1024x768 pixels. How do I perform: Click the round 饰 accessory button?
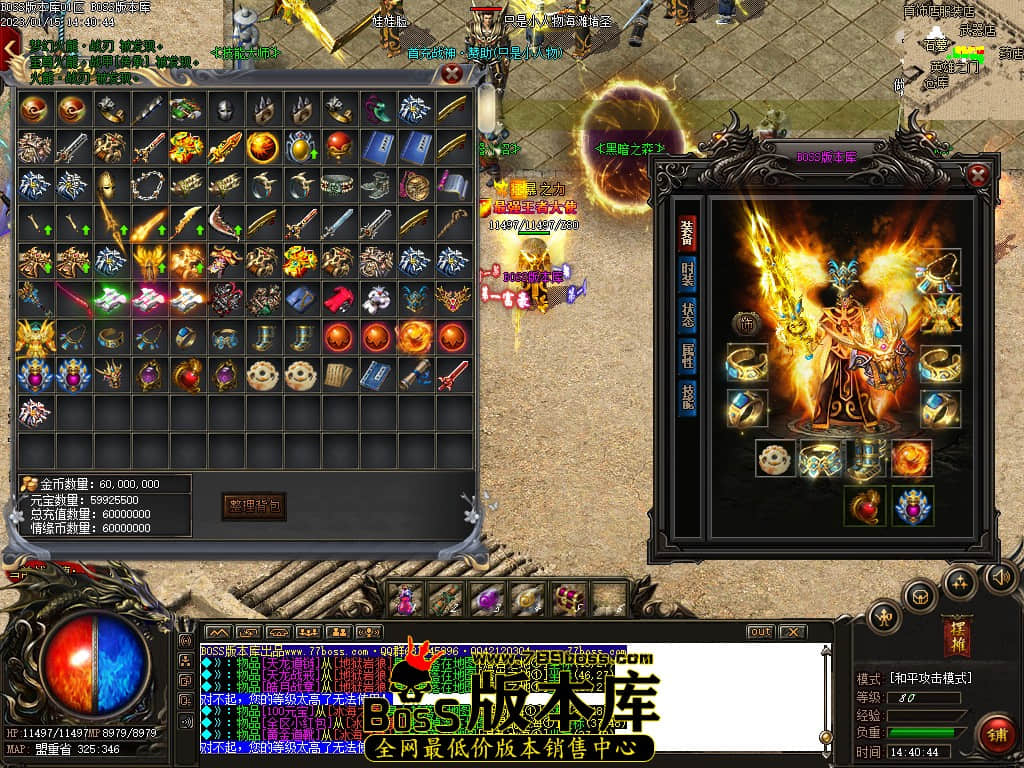click(x=745, y=323)
